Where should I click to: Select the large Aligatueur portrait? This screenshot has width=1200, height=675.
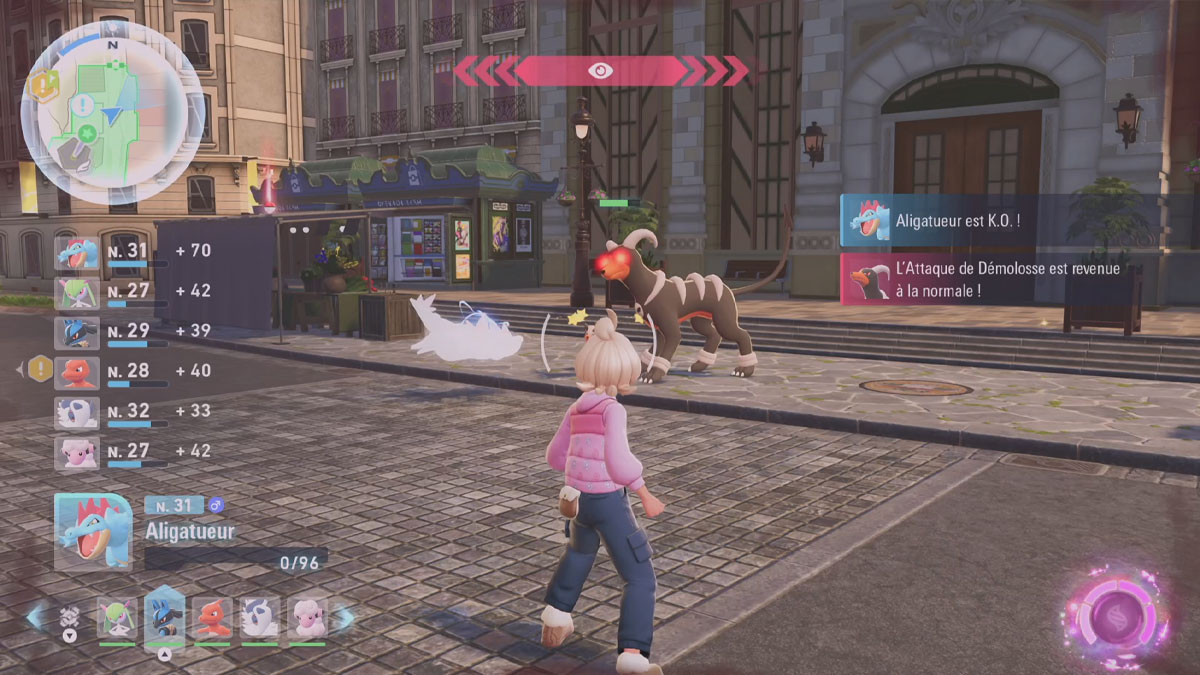click(x=93, y=531)
